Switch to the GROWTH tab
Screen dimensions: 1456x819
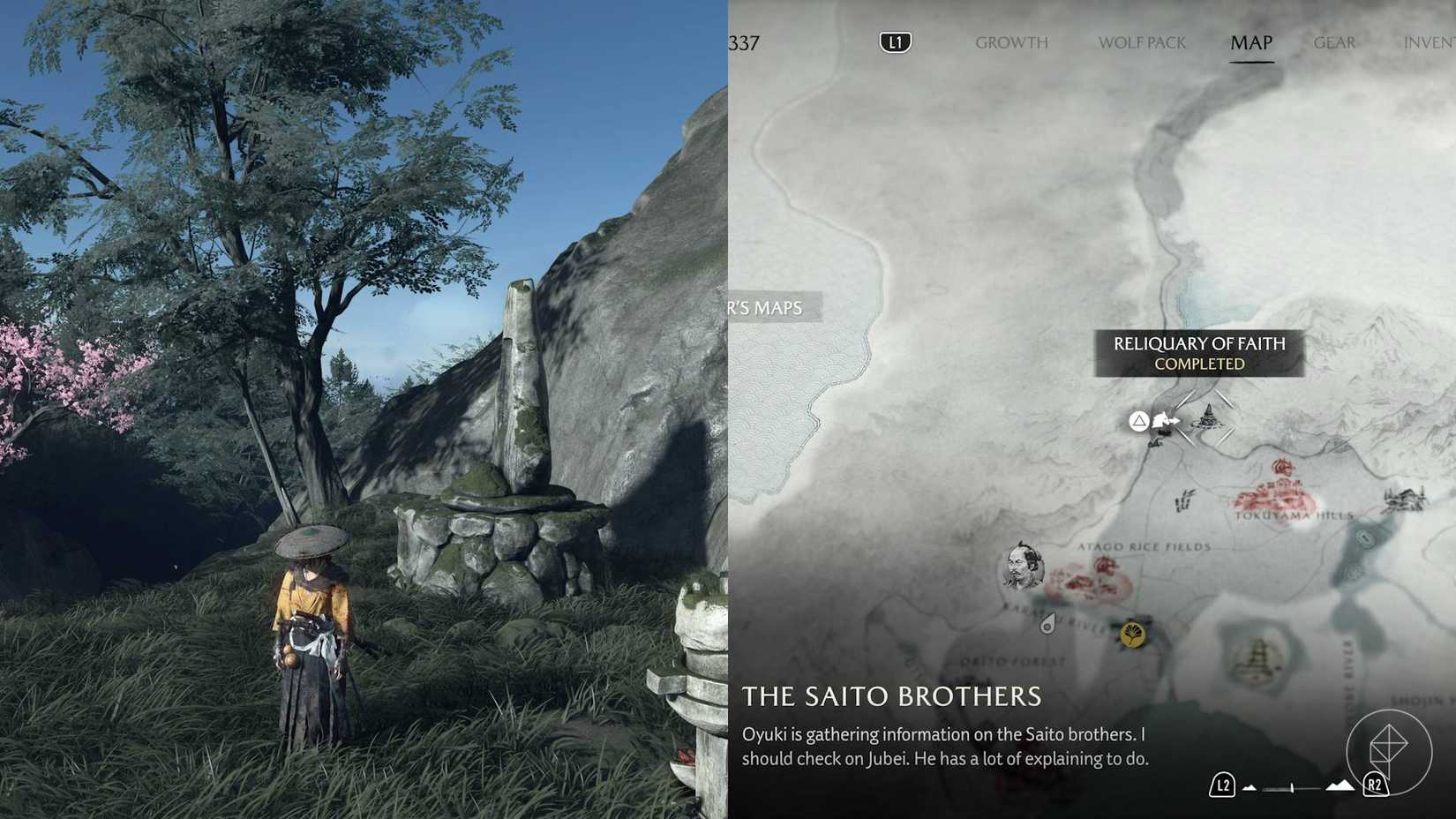[1010, 41]
